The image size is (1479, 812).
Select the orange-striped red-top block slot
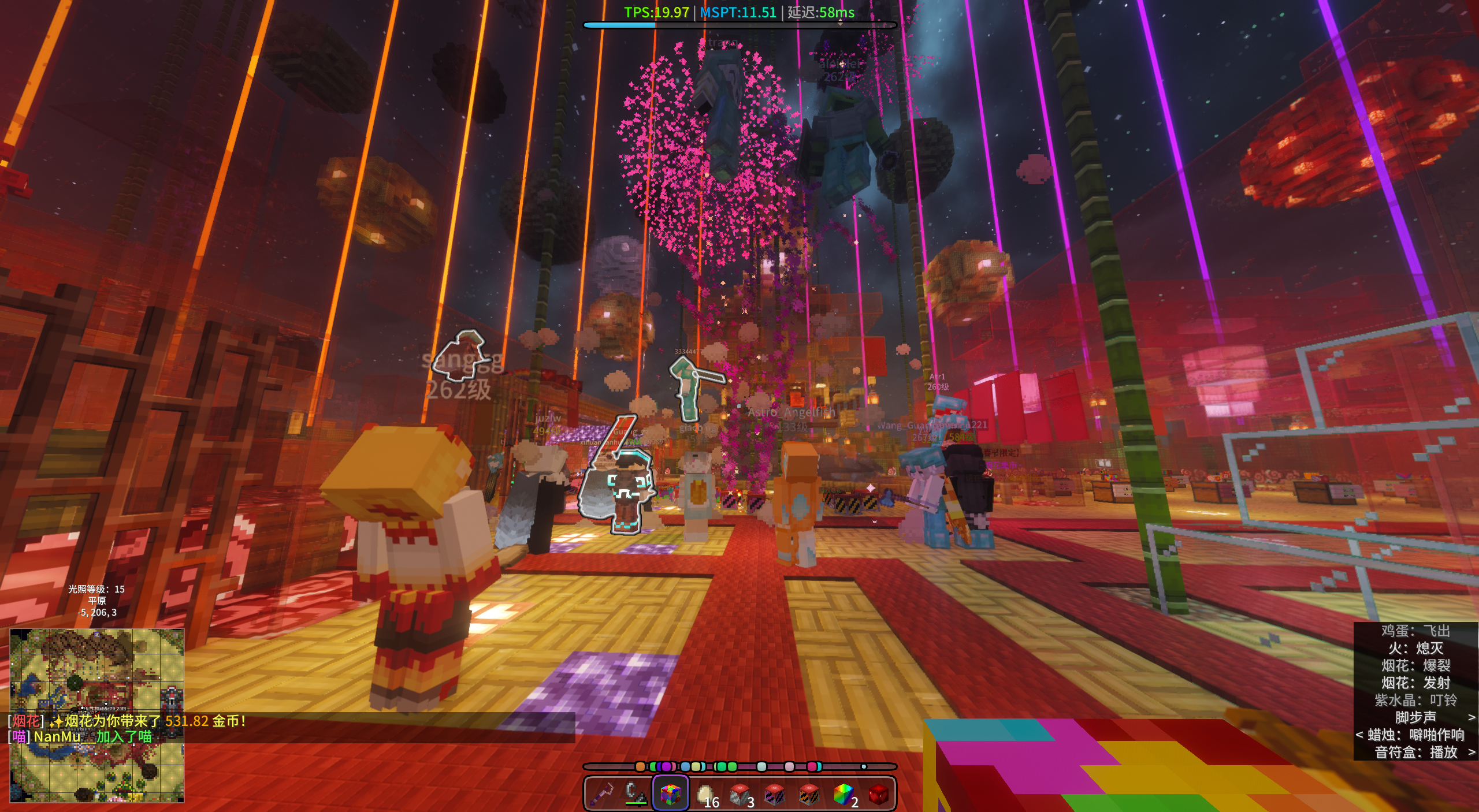[x=809, y=794]
